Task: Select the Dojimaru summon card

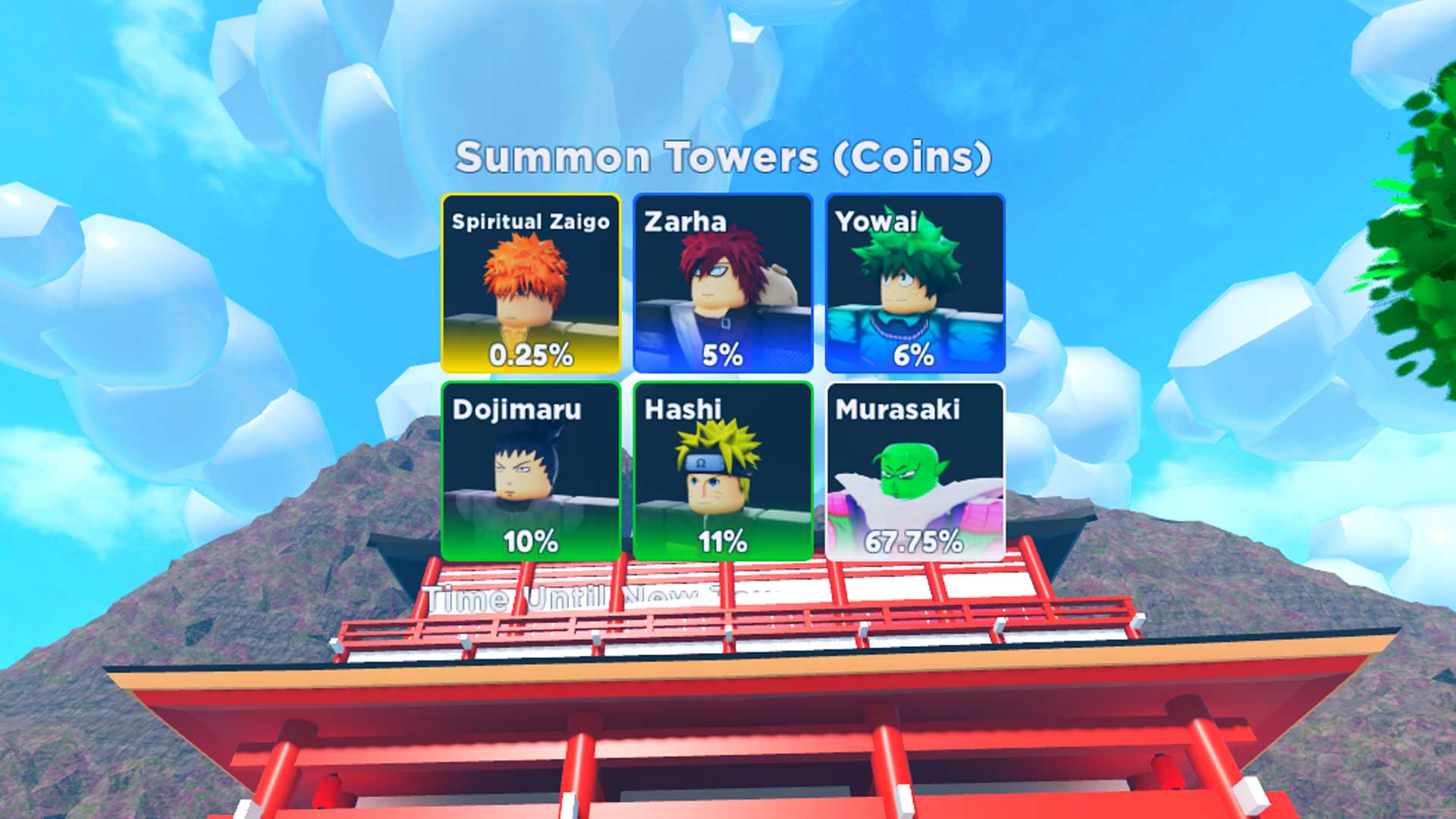Action: pos(529,470)
